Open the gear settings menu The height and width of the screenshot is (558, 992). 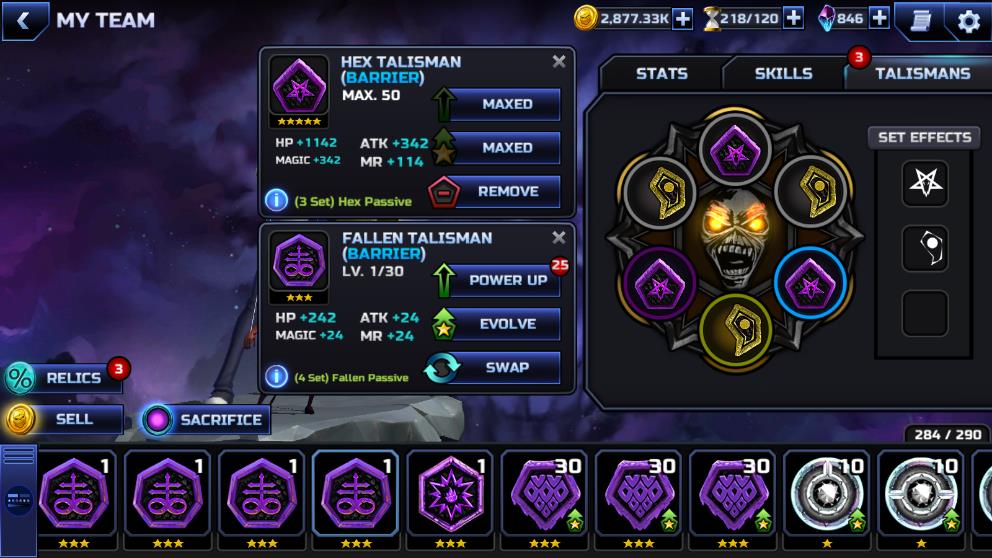[968, 20]
